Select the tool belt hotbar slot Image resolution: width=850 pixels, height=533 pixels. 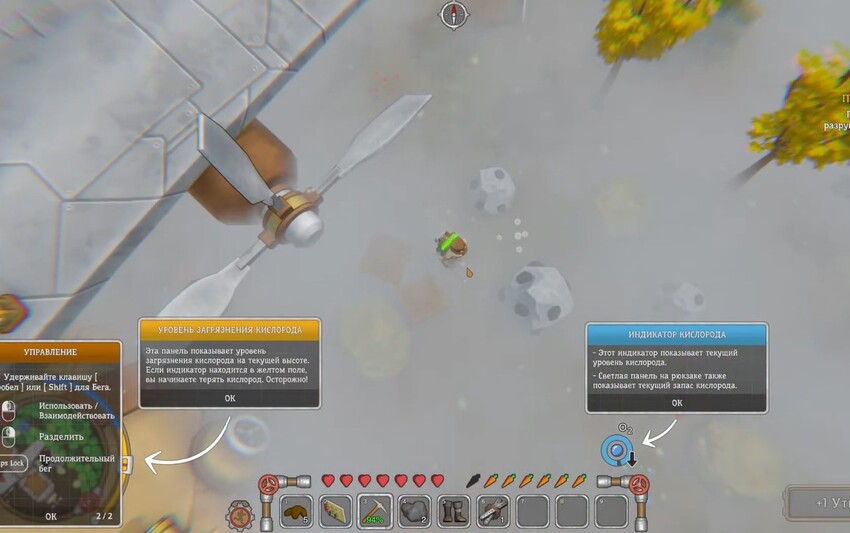(x=493, y=511)
